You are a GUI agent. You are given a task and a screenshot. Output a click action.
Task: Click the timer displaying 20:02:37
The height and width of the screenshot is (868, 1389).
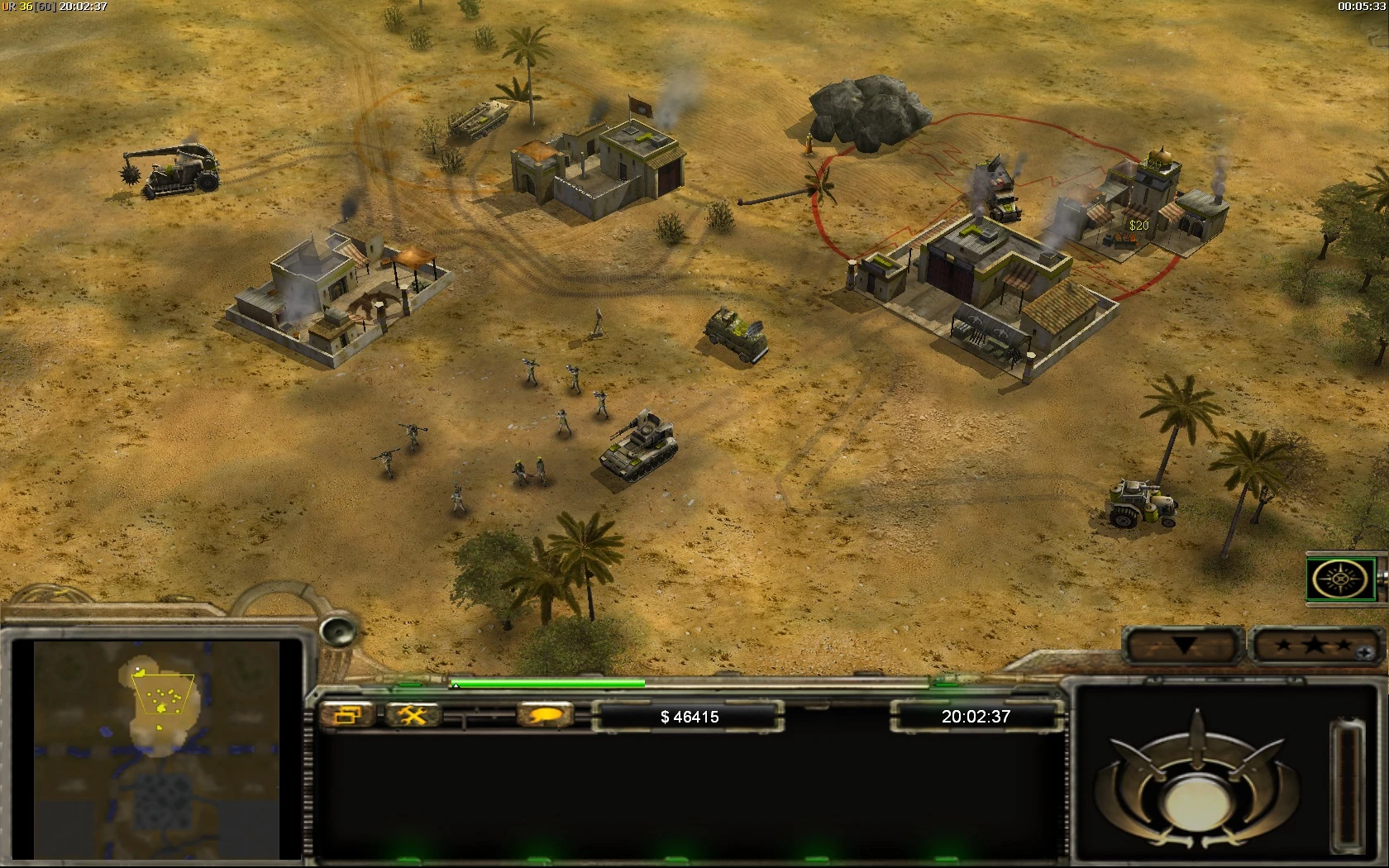[976, 717]
